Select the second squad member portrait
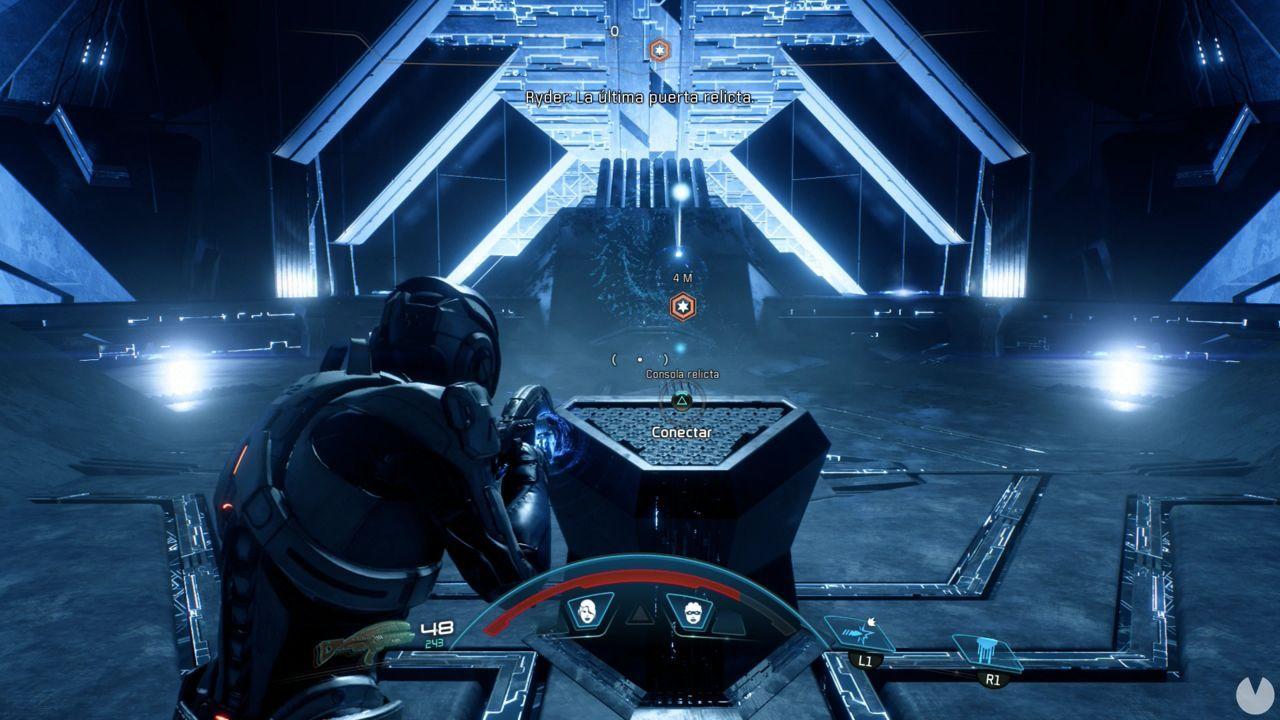Screen dimensions: 1280x720 [x=691, y=613]
